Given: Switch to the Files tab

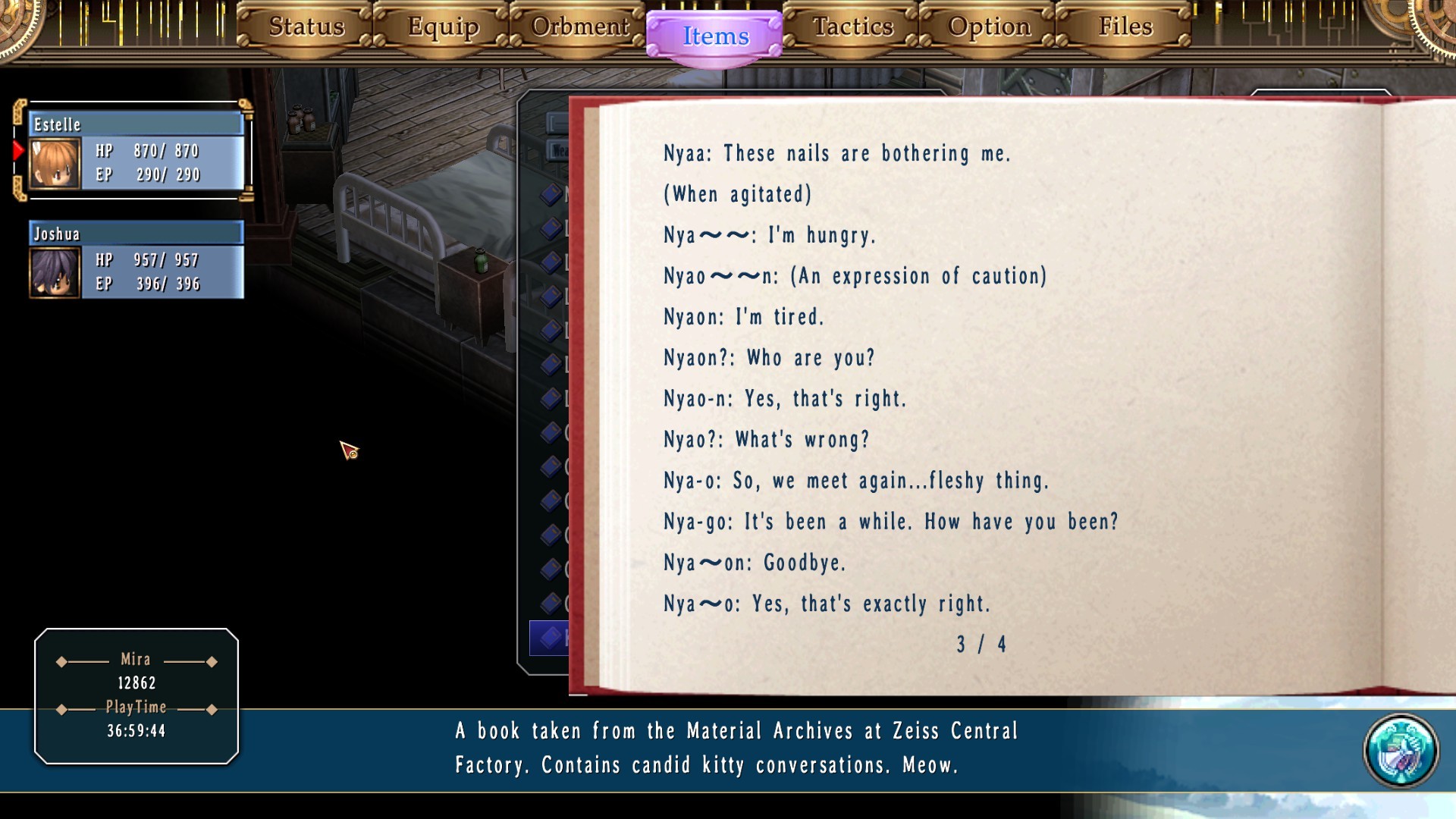Looking at the screenshot, I should click(1125, 27).
